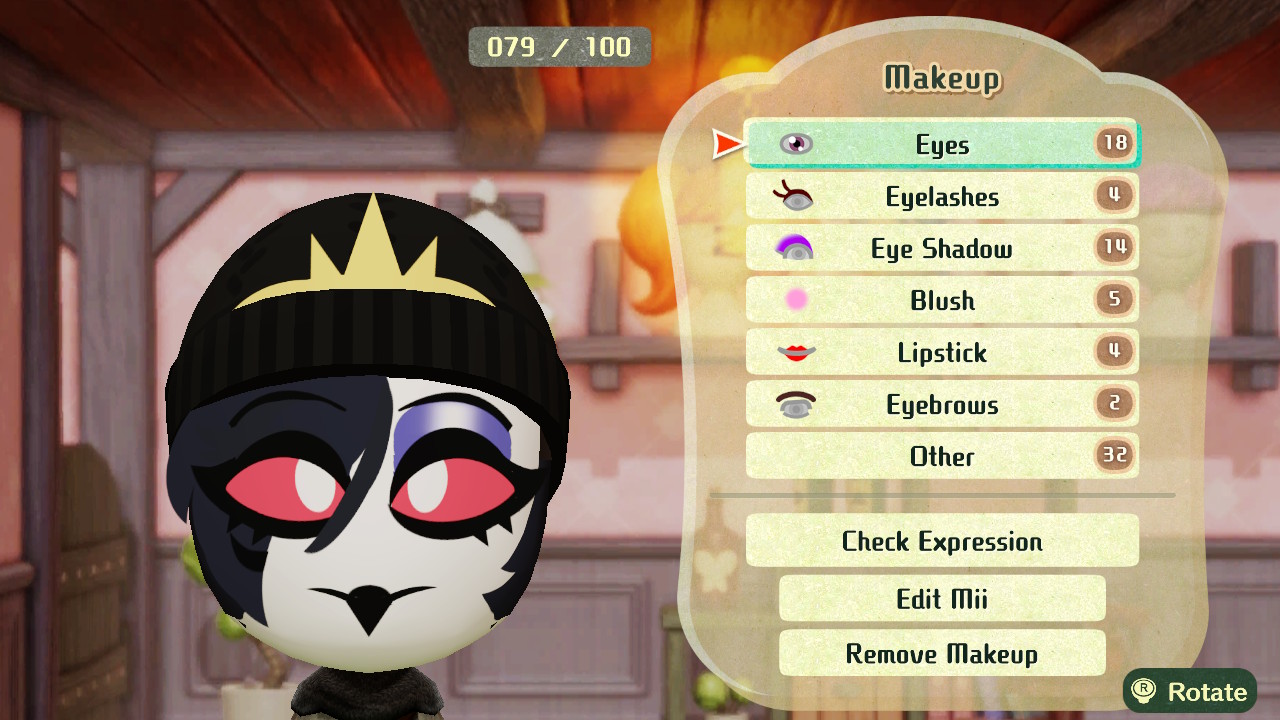
Task: Choose the Eye Shadow entry
Action: pos(941,248)
